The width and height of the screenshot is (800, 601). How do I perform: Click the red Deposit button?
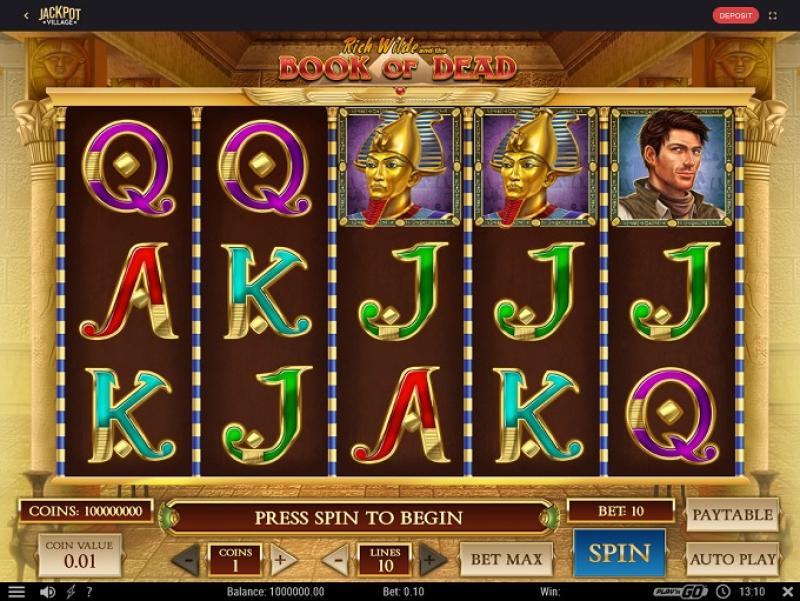pyautogui.click(x=735, y=15)
